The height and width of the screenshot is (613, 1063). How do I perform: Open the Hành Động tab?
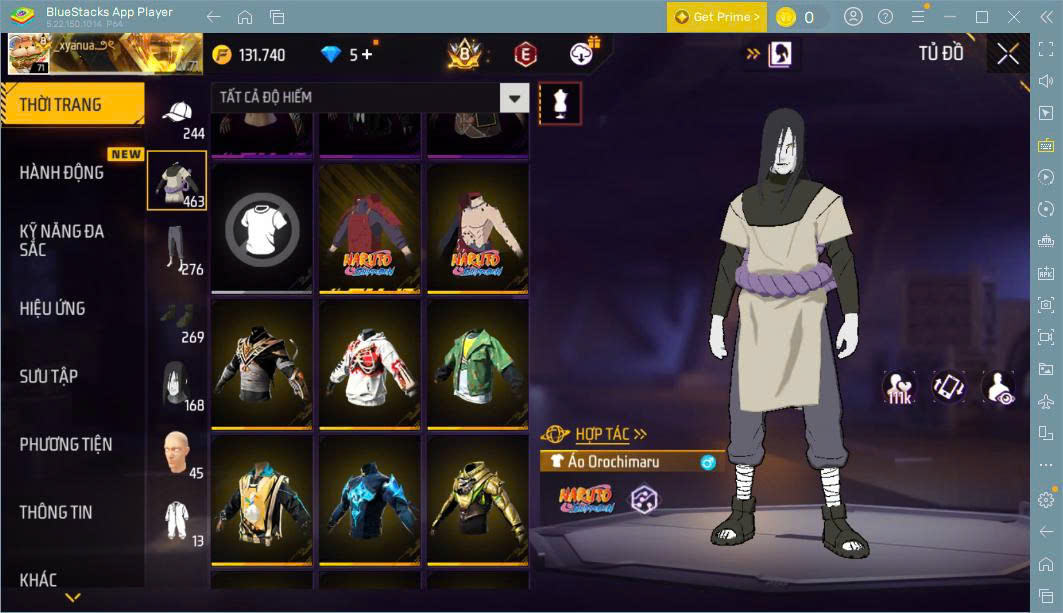point(62,173)
